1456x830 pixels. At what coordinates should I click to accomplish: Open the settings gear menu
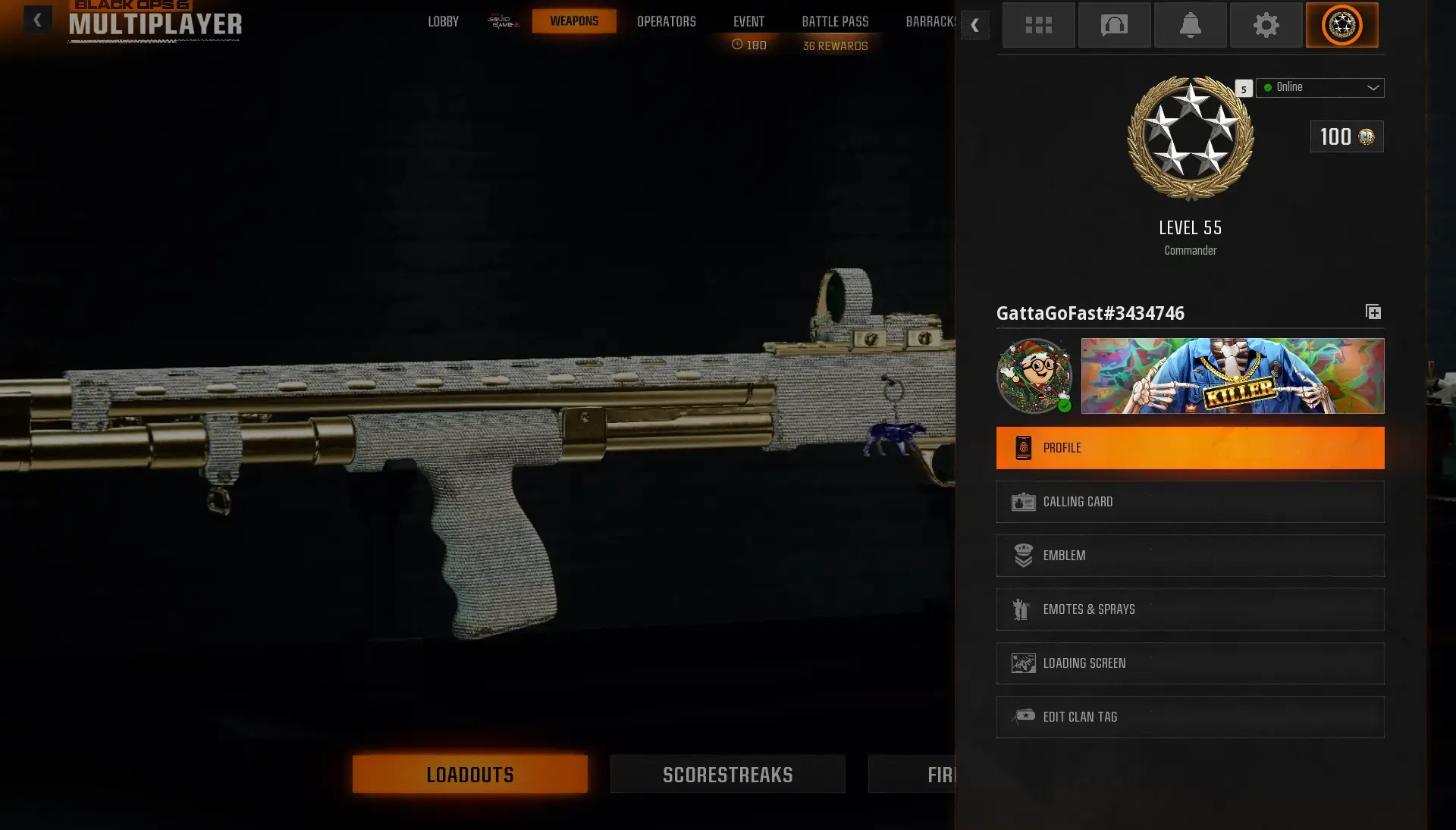pos(1266,25)
